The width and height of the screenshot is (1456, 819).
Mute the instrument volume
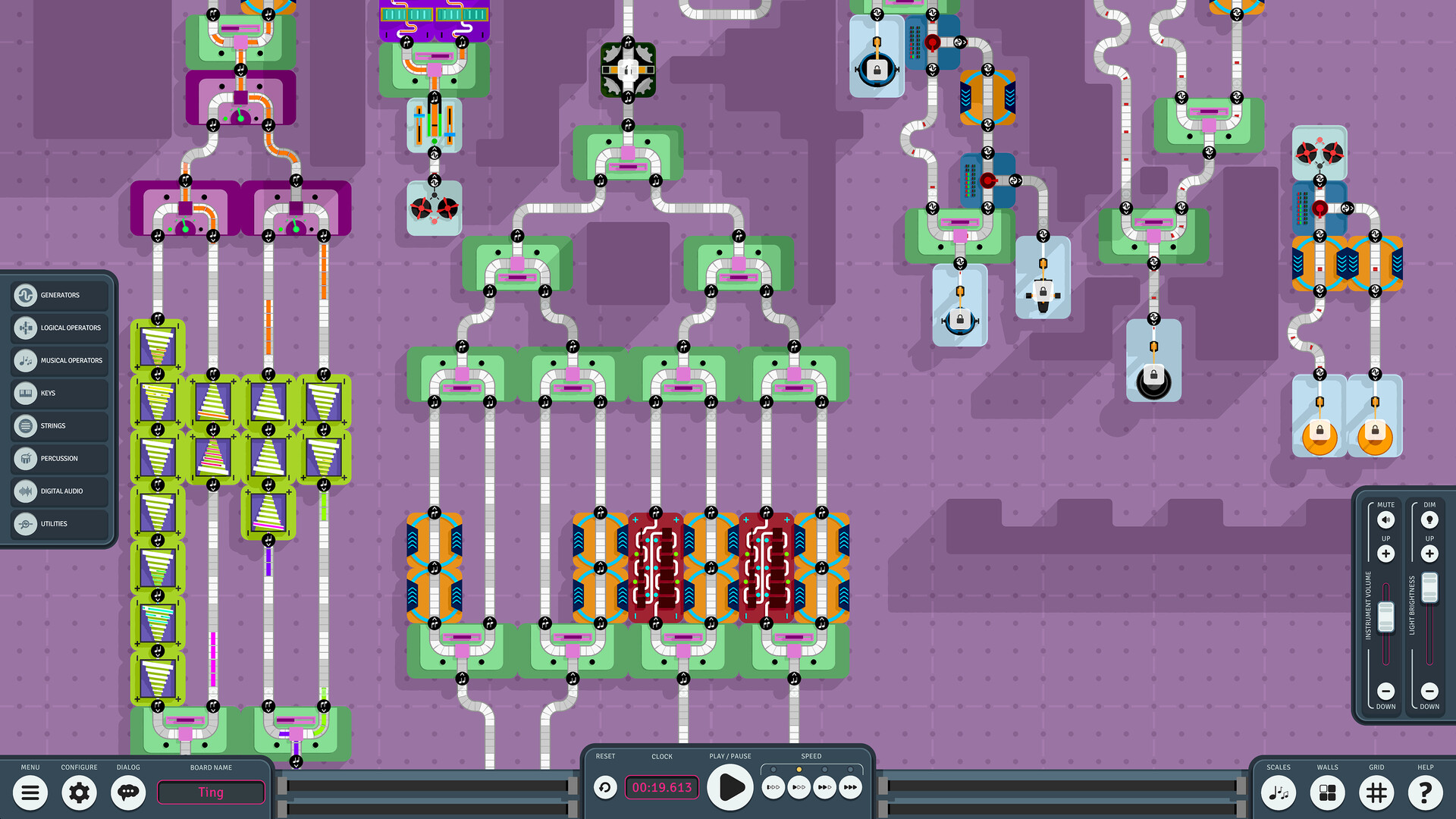click(1385, 520)
